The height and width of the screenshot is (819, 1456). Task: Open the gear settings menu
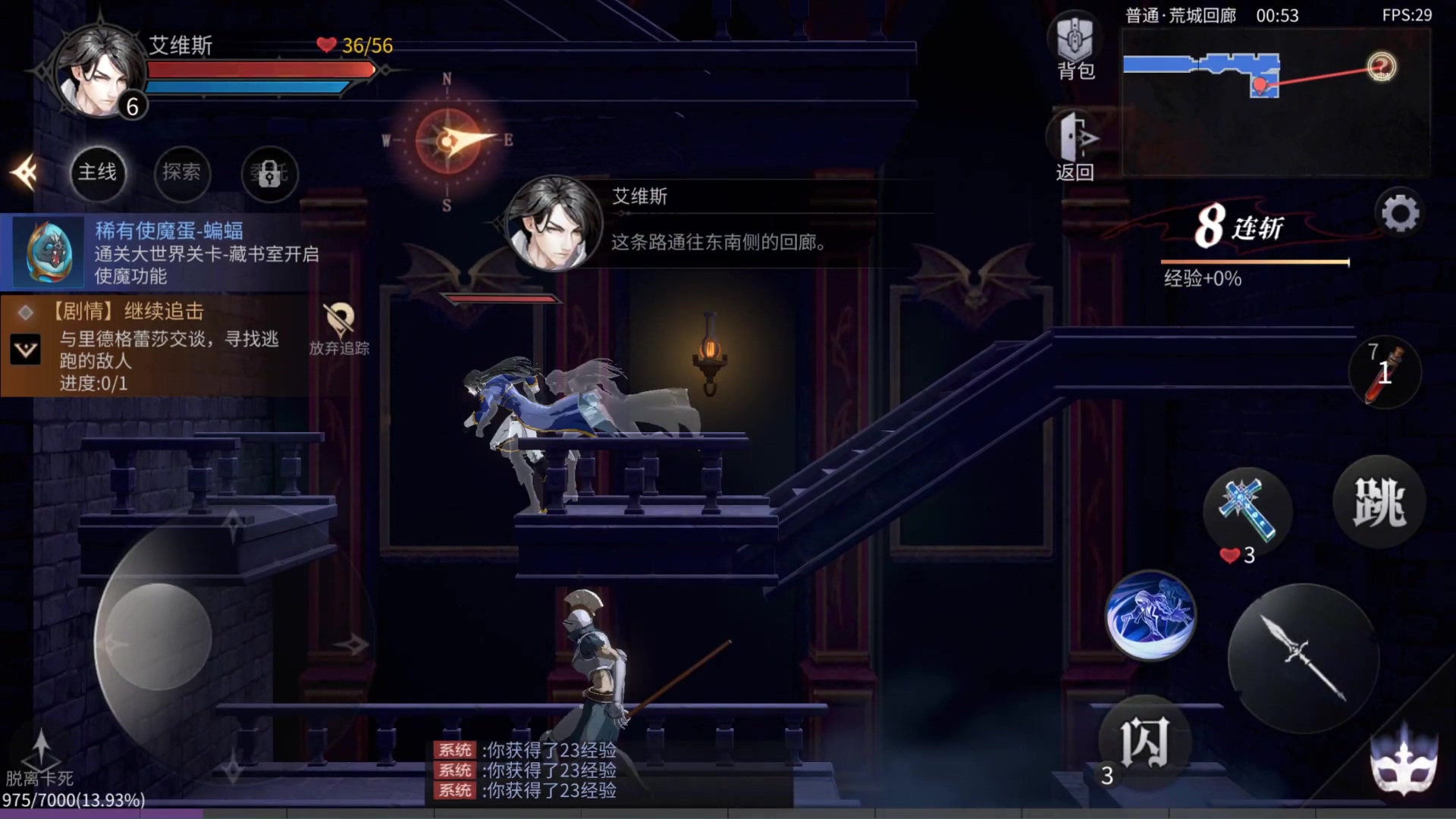(1400, 214)
